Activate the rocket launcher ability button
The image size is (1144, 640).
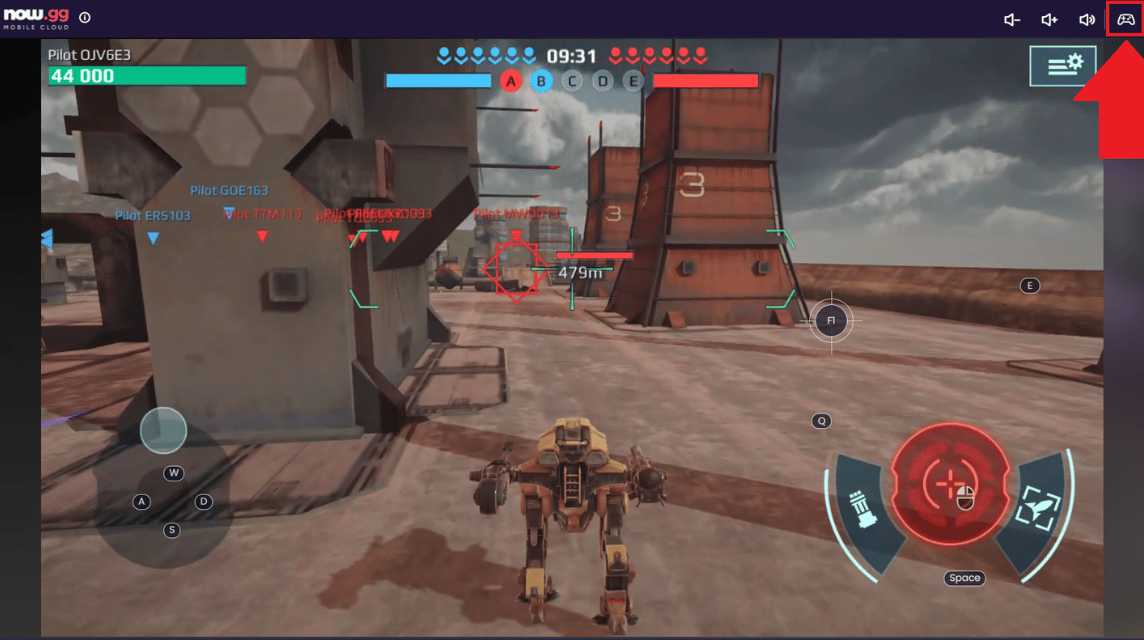click(x=863, y=510)
